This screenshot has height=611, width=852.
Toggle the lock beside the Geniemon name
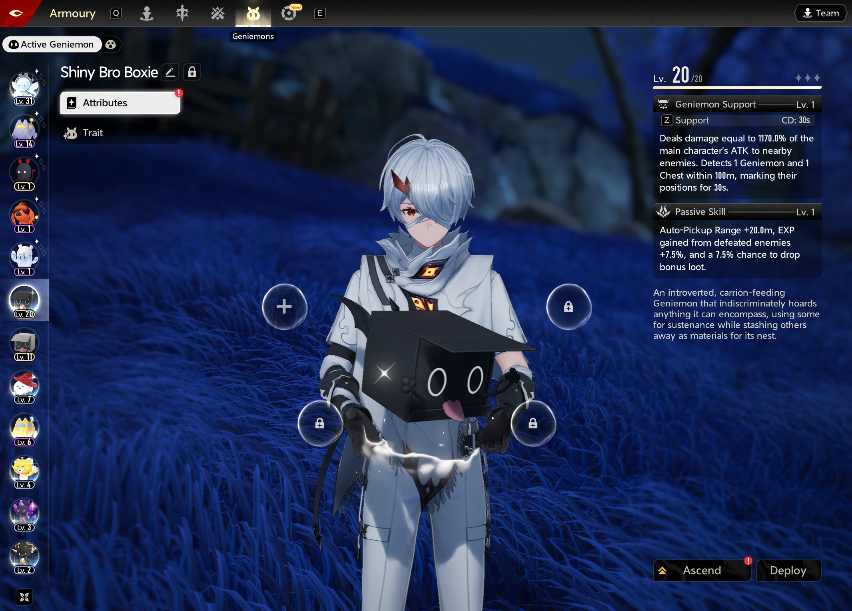[192, 72]
